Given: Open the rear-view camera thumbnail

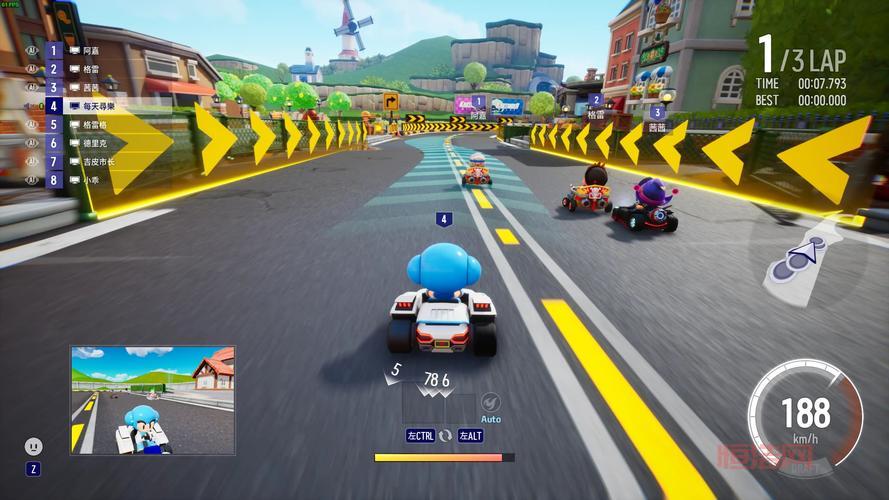Looking at the screenshot, I should coord(152,400).
